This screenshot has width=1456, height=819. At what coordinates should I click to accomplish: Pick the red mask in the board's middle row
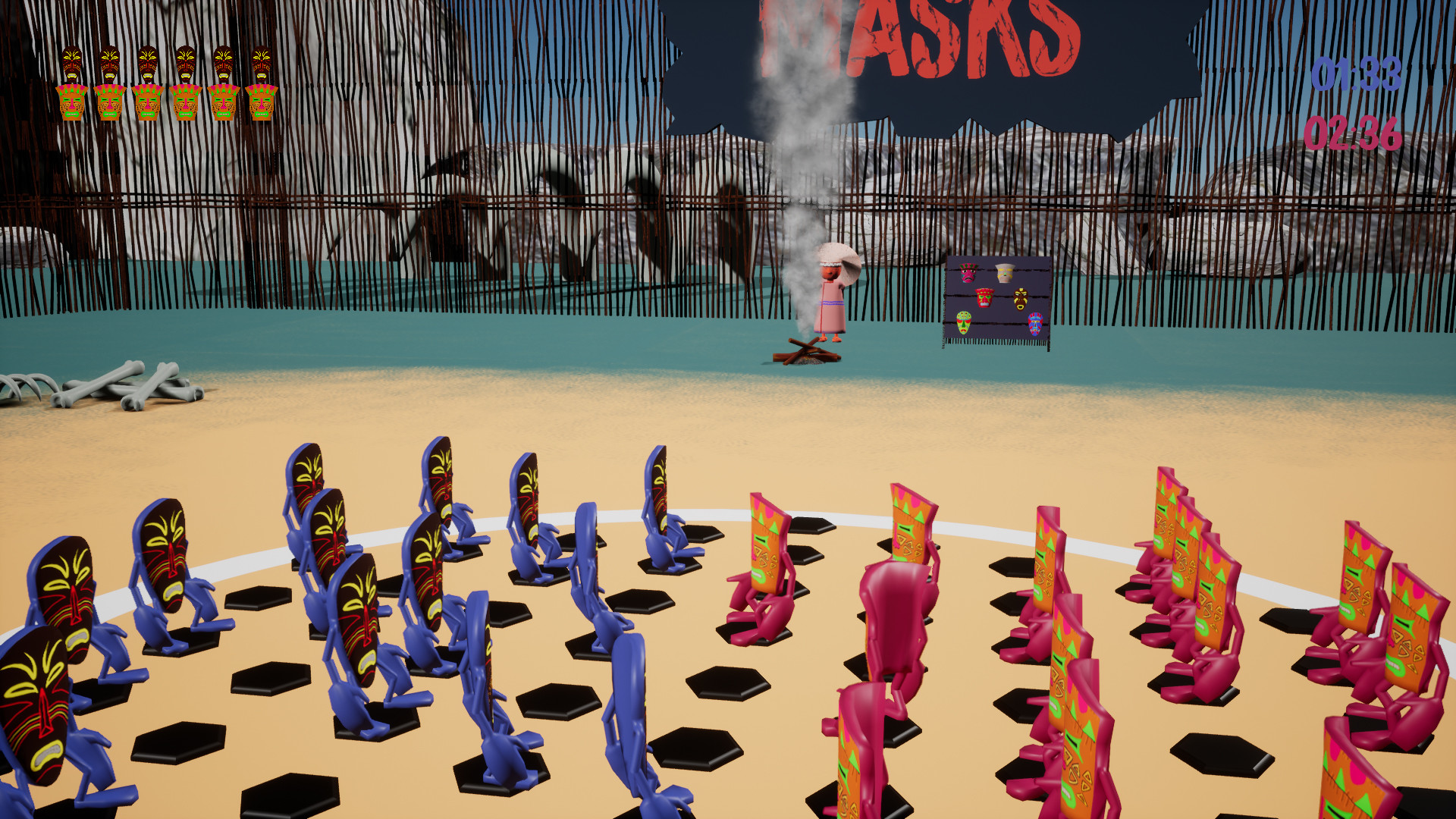984,298
